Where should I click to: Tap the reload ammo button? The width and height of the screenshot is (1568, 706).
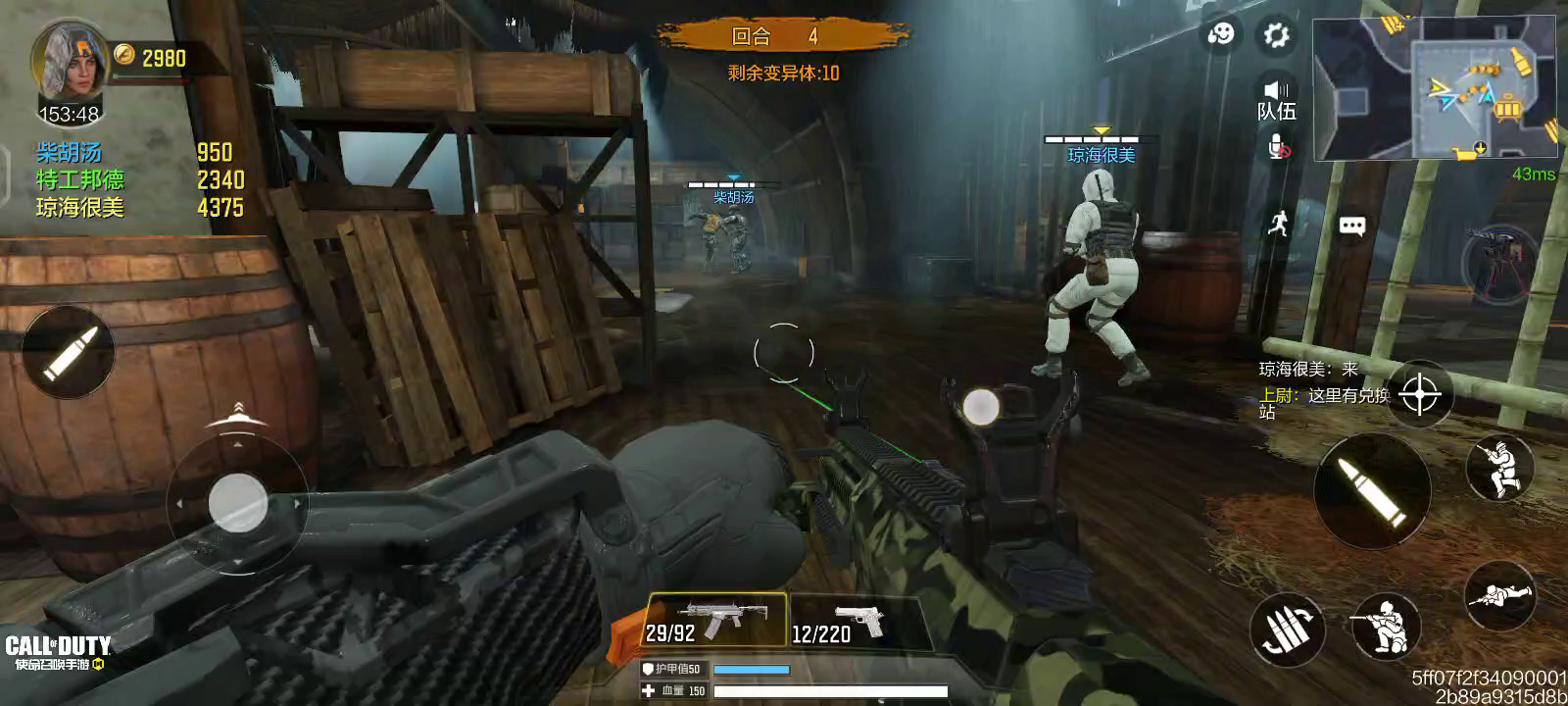point(1286,629)
